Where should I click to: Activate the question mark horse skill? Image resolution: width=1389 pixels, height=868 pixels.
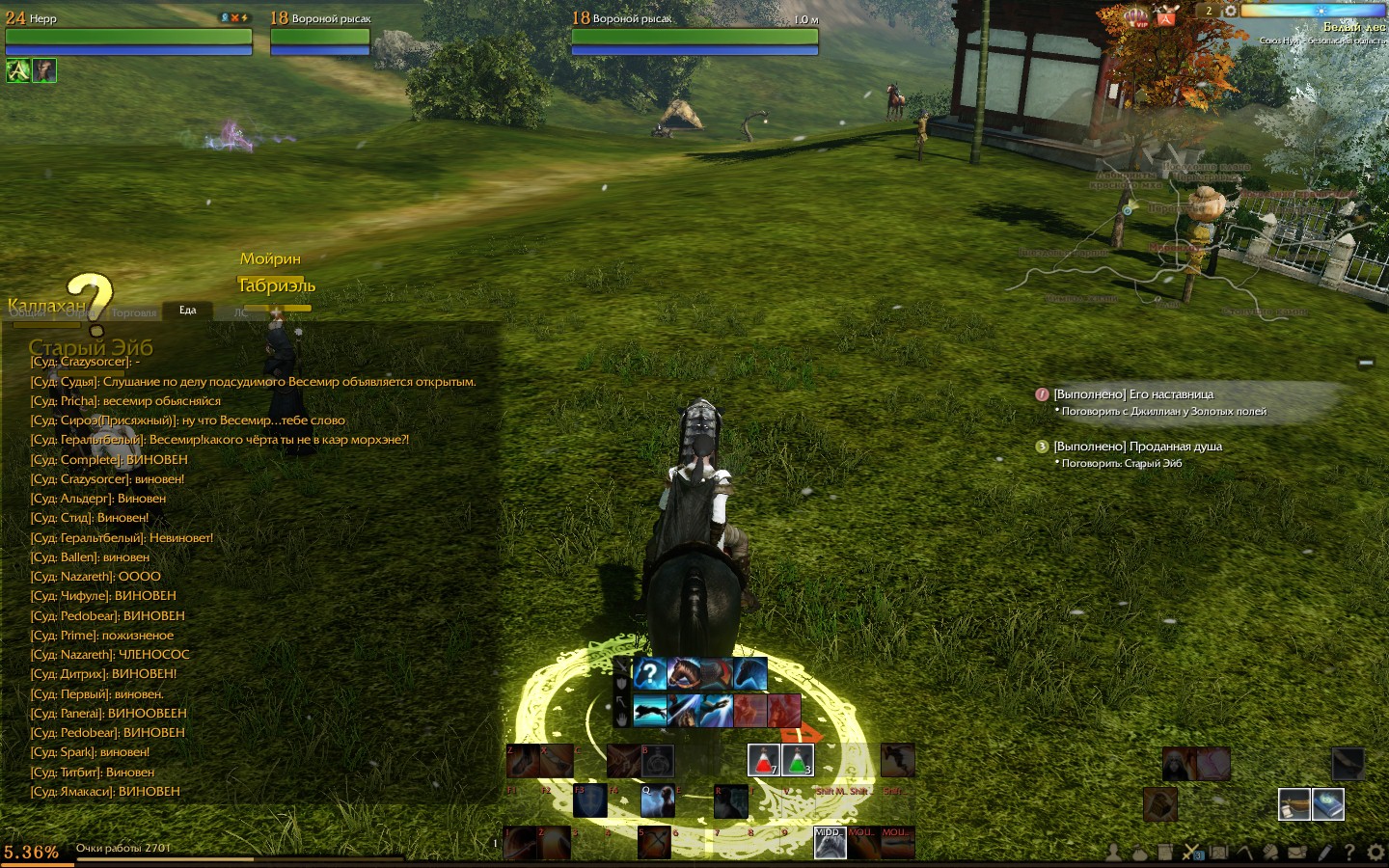click(650, 673)
